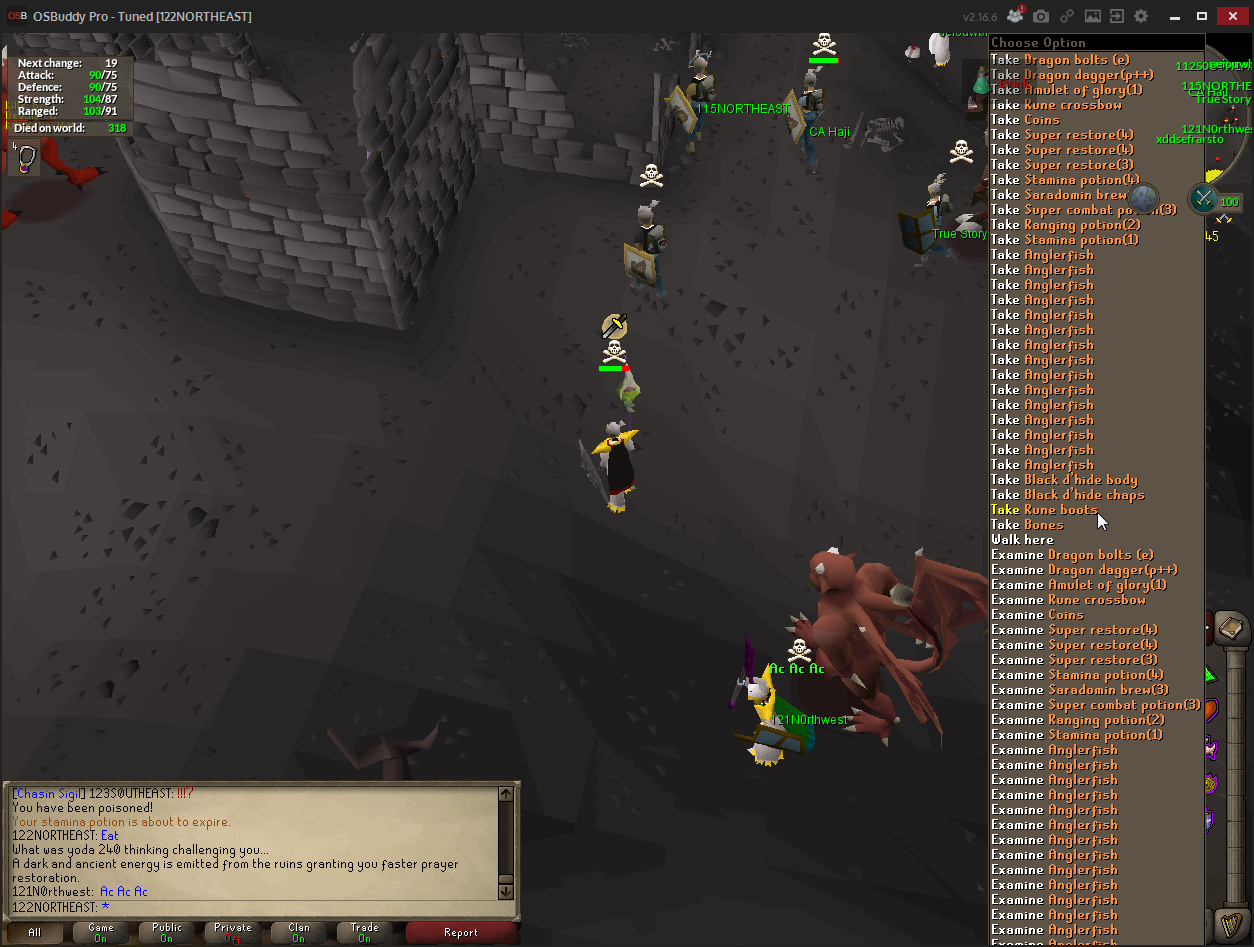The image size is (1254, 947).
Task: Choose Take Rune boots
Action: 1044,510
